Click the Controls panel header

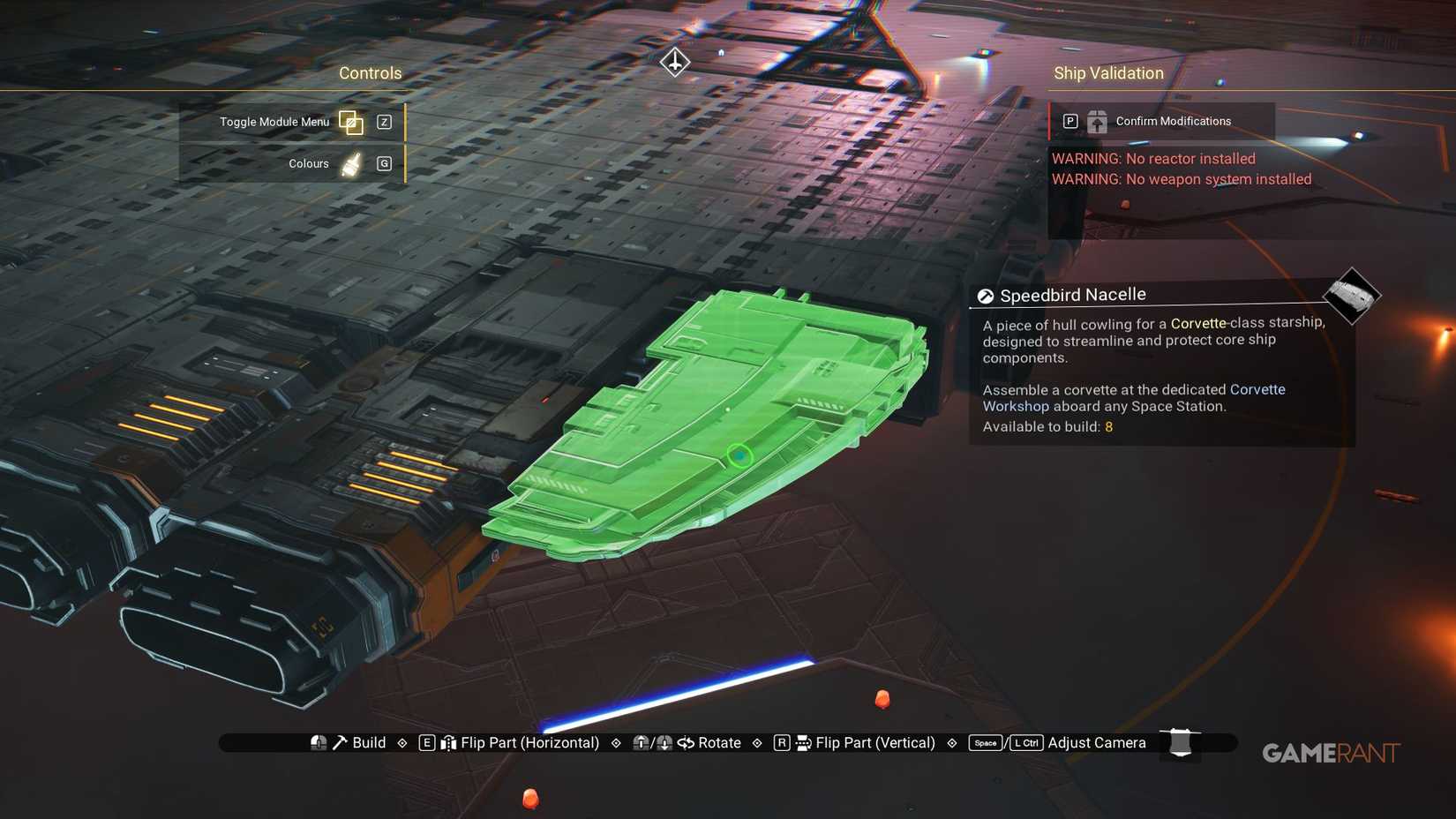(371, 73)
